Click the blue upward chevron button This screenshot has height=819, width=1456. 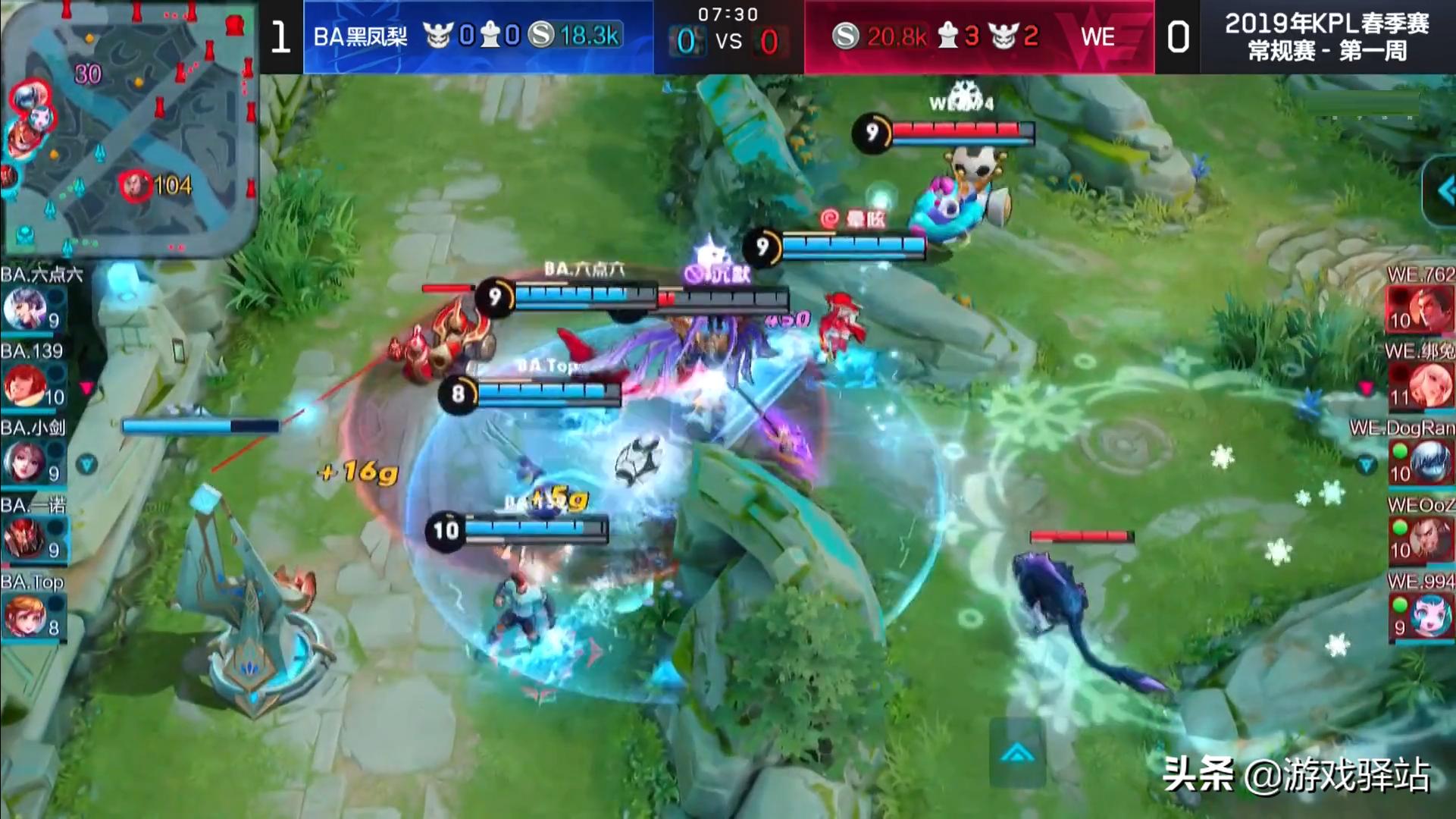coord(1017,754)
